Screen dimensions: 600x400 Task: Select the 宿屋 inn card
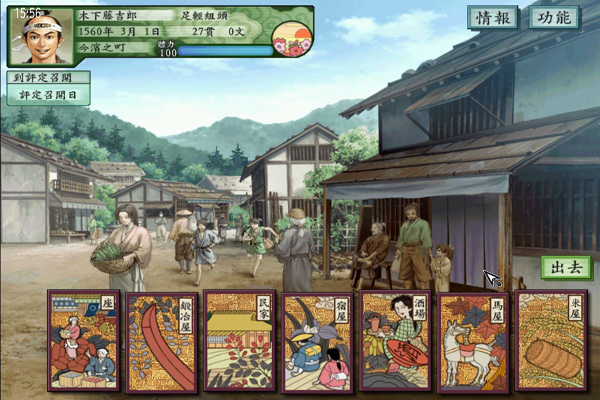(x=317, y=341)
